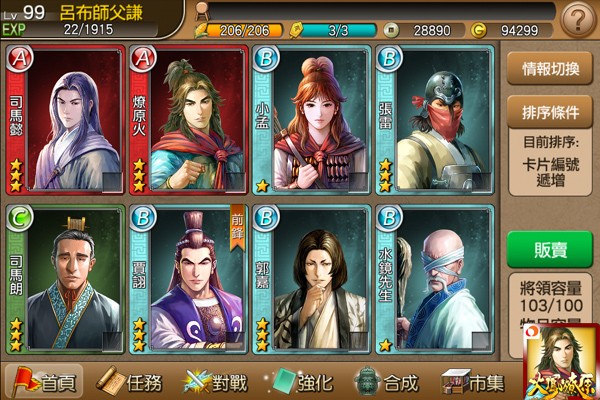Pick the 水鏡先生 card
600x400 pixels.
click(435, 280)
